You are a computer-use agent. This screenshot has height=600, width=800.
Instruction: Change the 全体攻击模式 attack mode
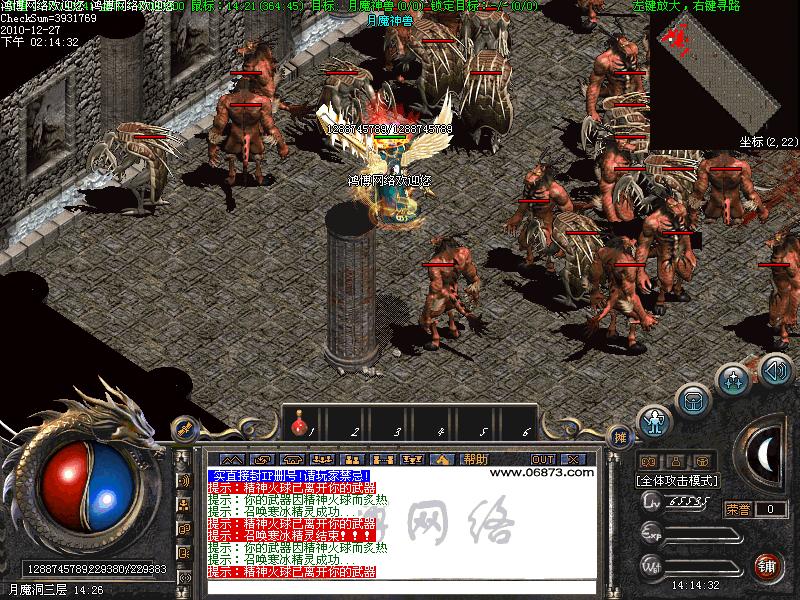(x=679, y=480)
